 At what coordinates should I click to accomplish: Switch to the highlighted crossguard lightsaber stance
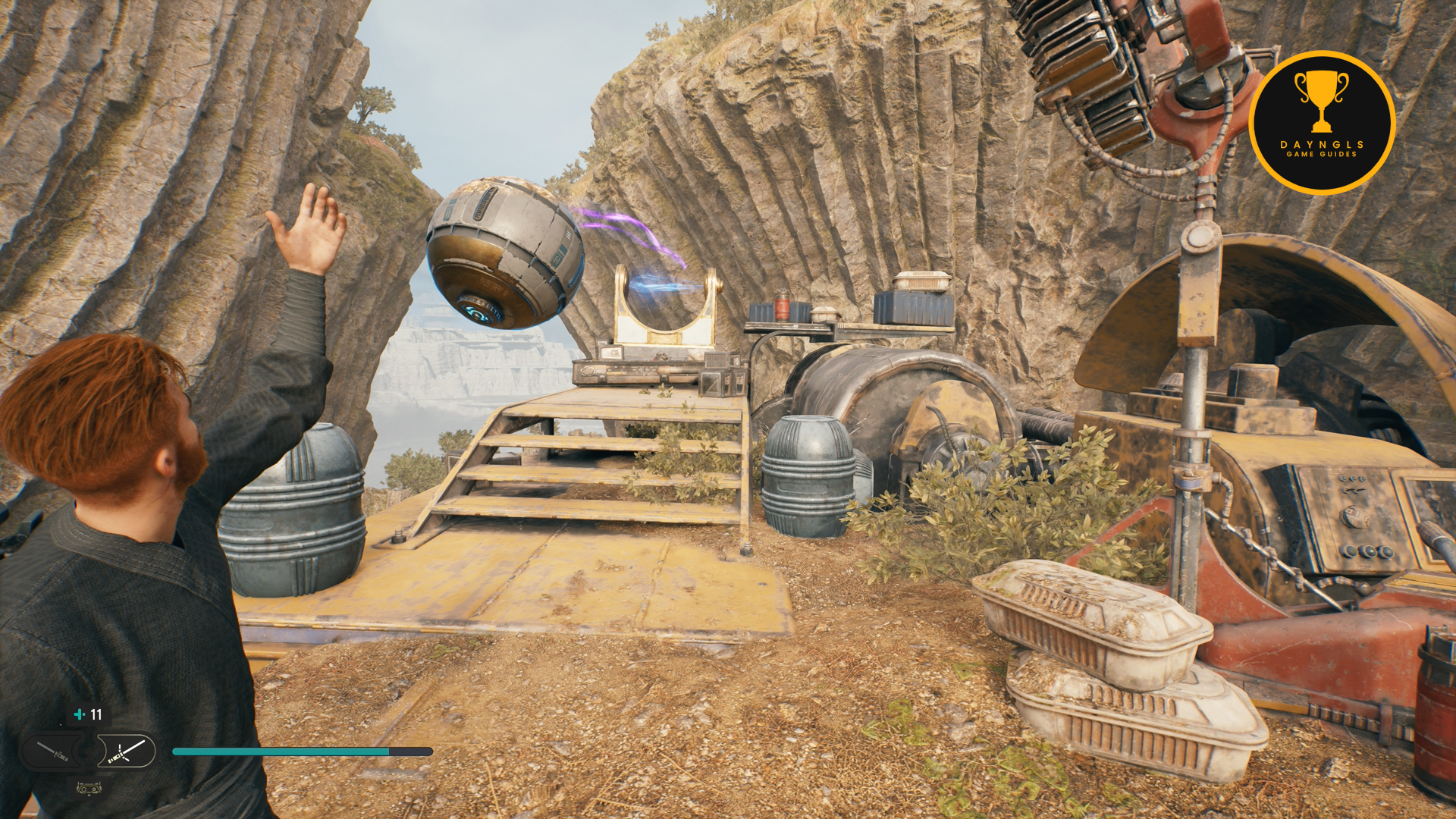point(124,752)
